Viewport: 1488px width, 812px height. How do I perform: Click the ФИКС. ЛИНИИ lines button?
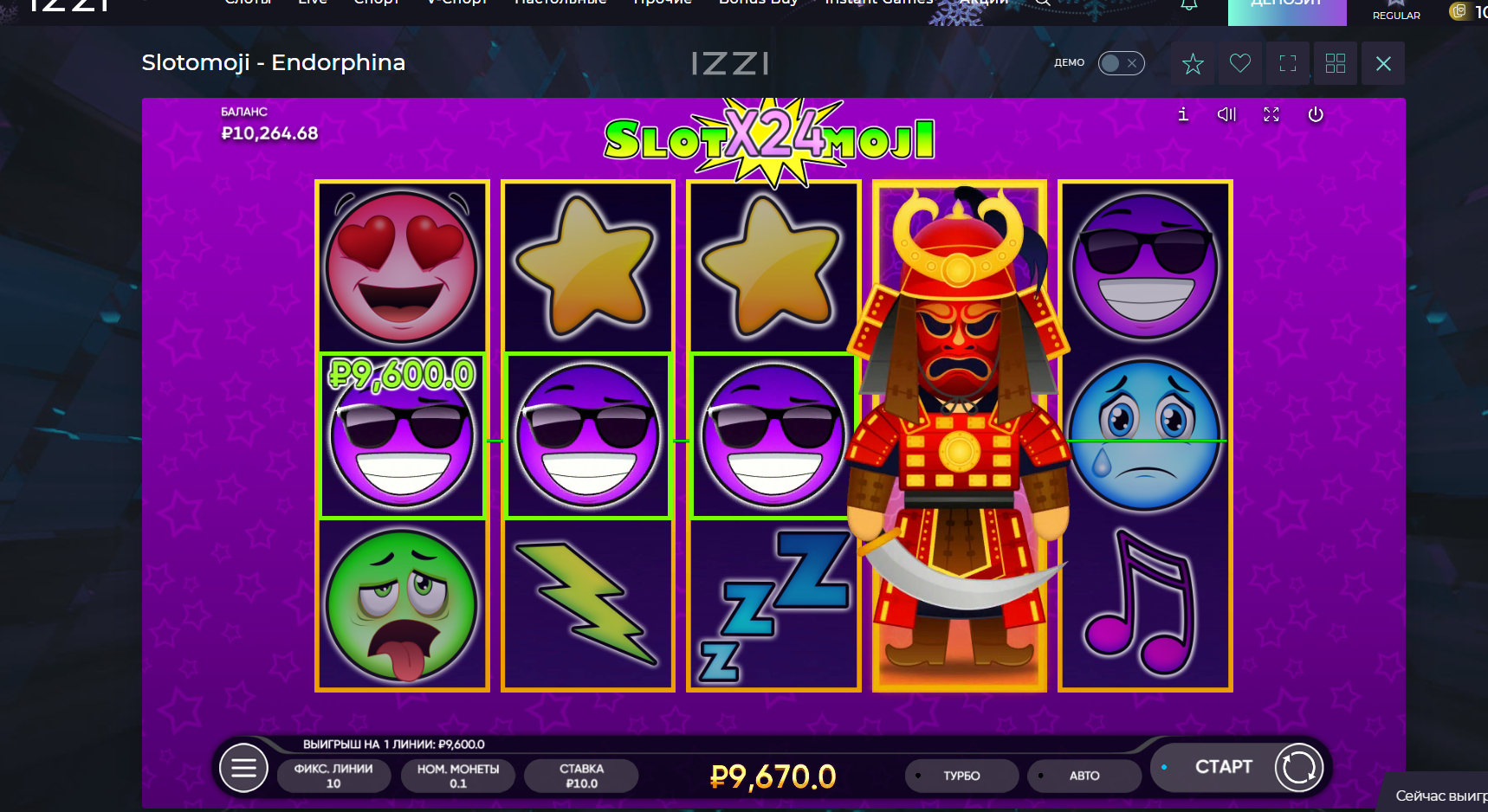click(x=333, y=776)
